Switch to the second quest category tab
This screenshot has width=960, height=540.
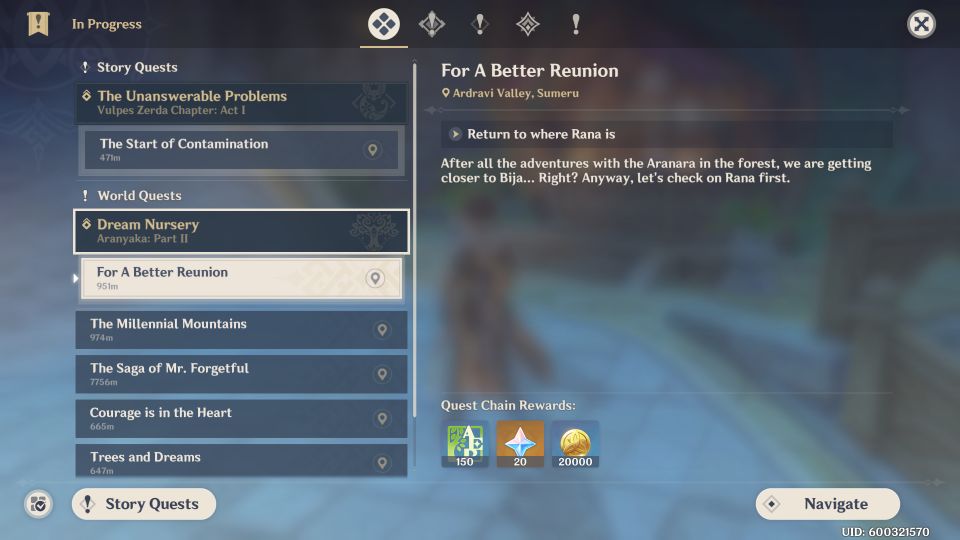click(432, 24)
